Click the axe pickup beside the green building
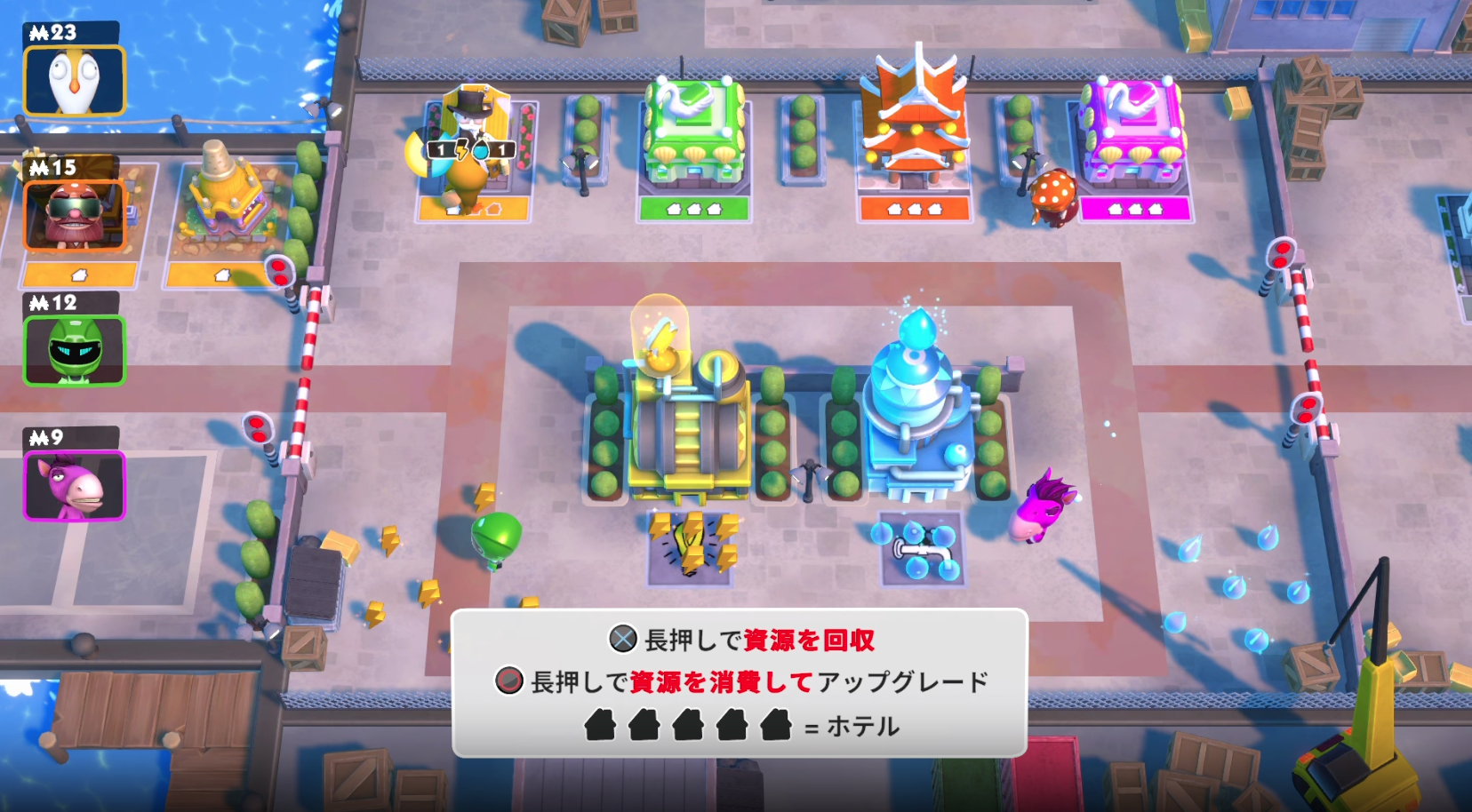1472x812 pixels. point(580,164)
